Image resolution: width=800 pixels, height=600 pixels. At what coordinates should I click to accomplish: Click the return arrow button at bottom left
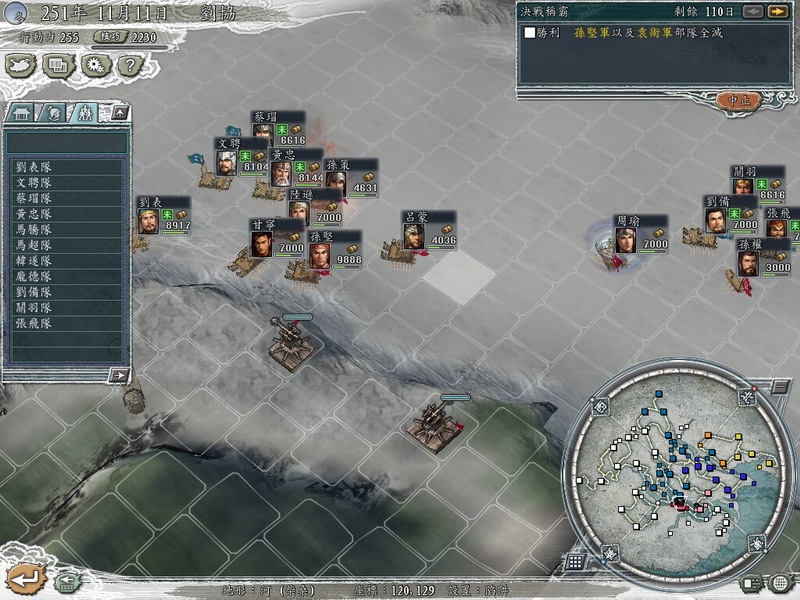(x=23, y=577)
